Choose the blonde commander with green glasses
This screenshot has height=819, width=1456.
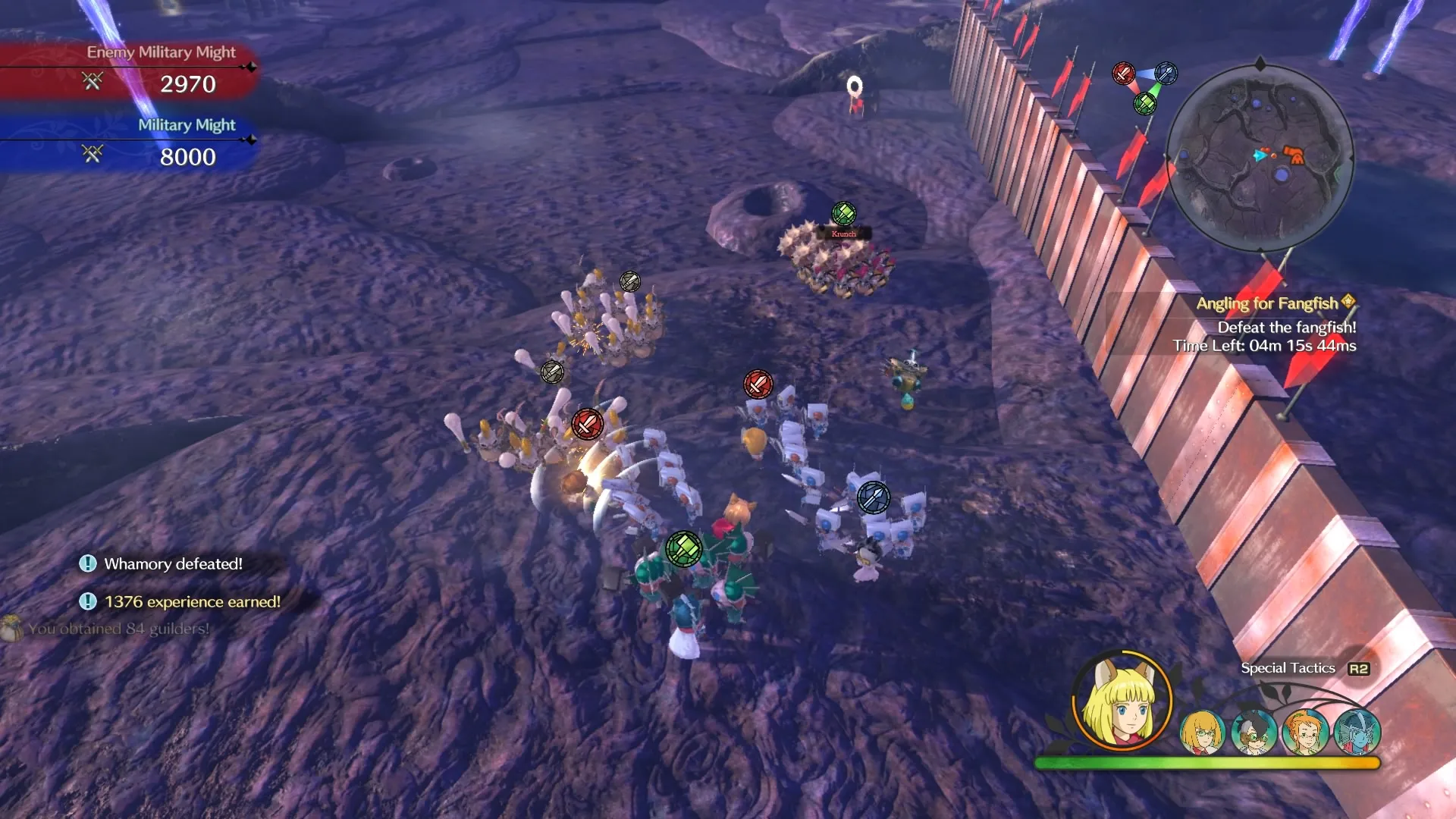[x=1202, y=732]
